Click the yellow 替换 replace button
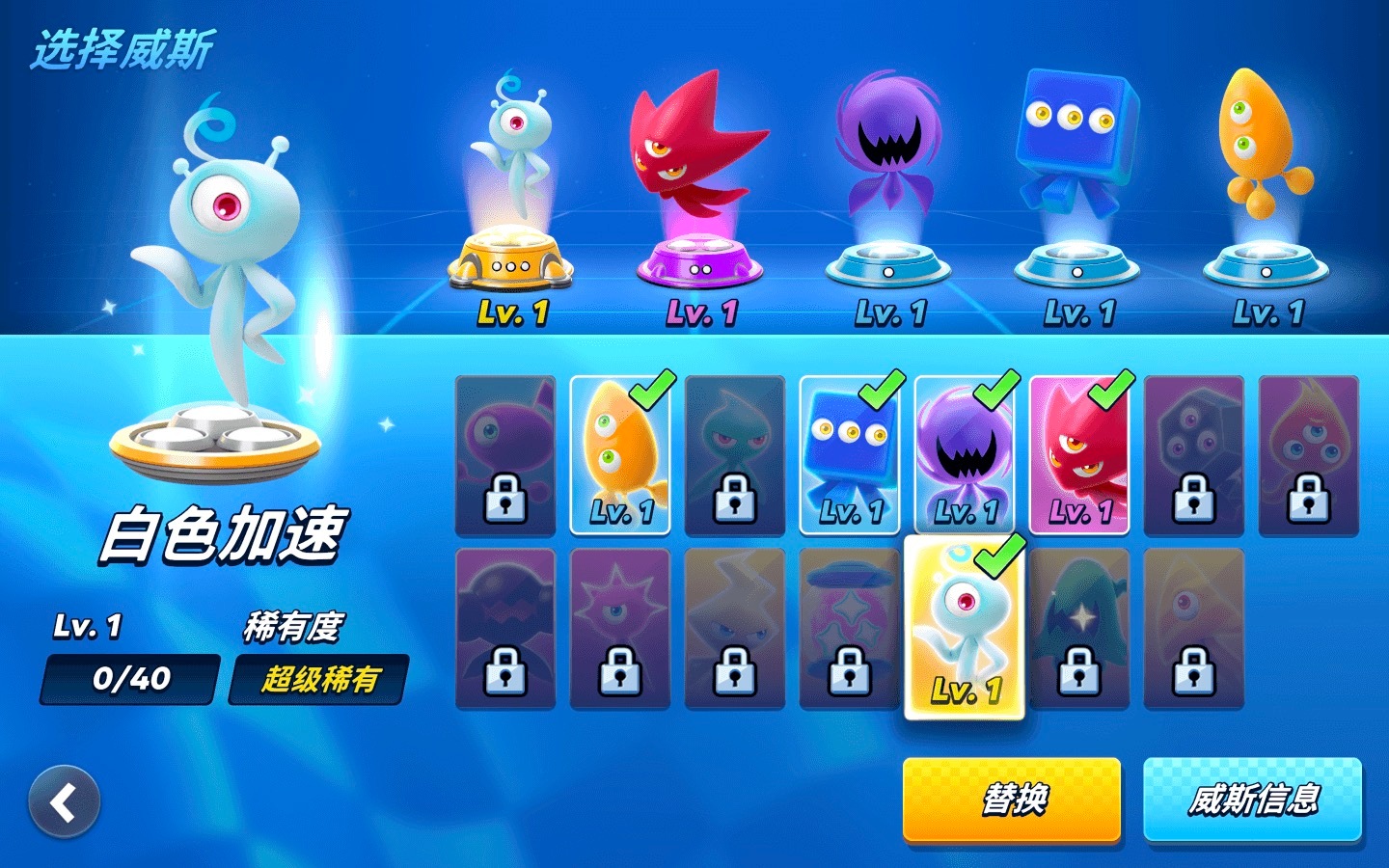The height and width of the screenshot is (868, 1389). point(1011,799)
